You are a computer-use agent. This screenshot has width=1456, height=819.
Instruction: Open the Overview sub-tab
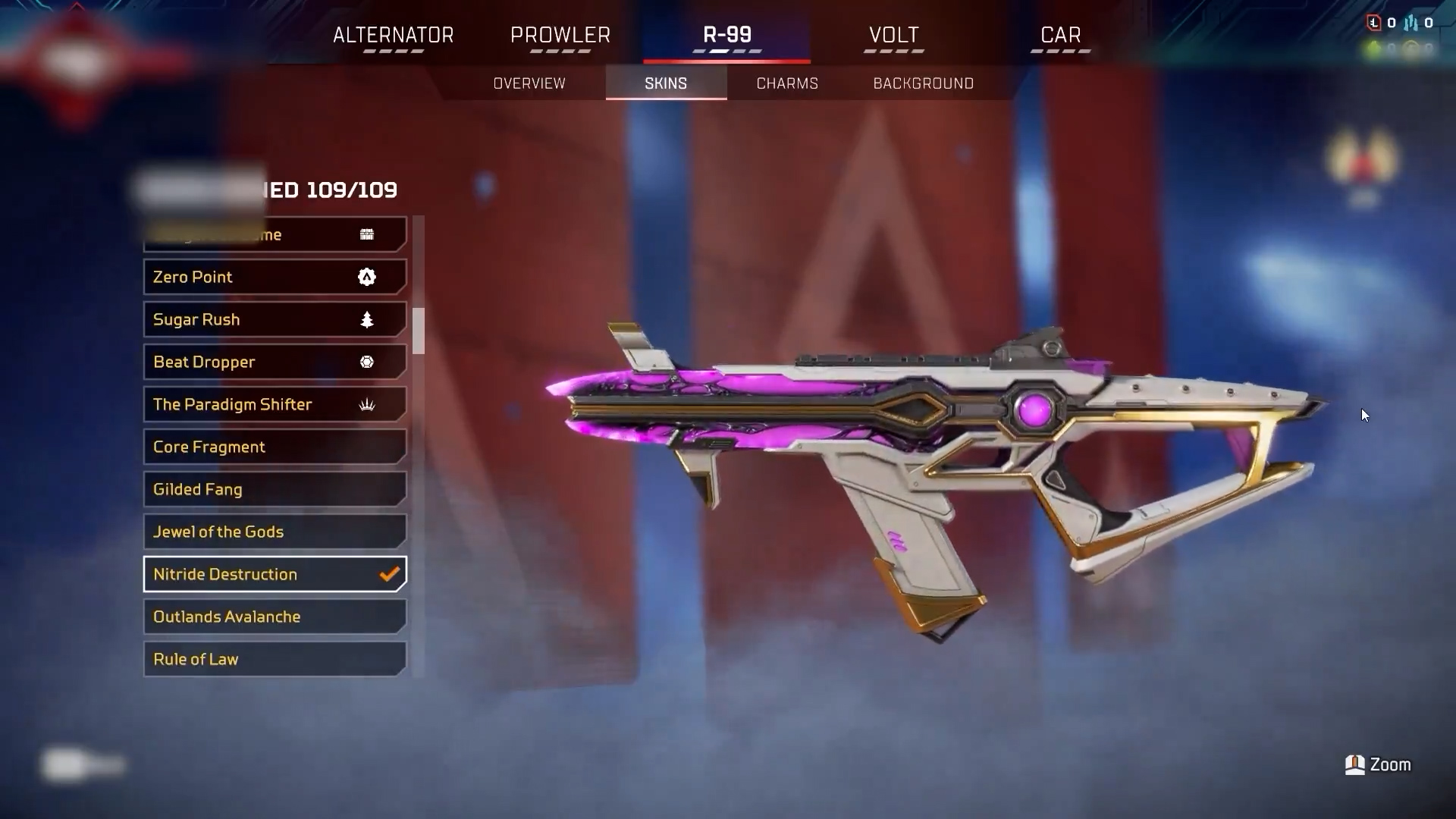coord(529,83)
